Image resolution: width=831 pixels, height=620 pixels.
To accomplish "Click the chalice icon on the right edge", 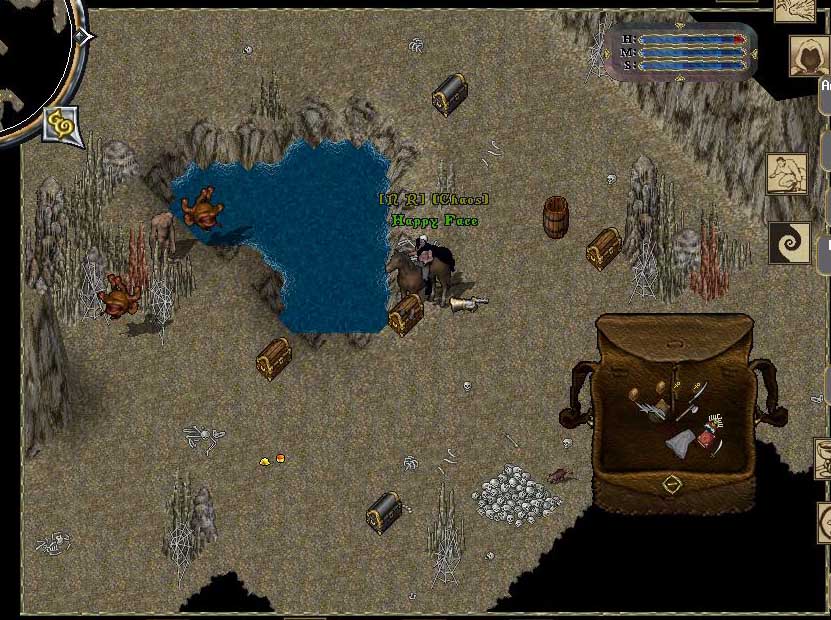I will coord(824,459).
